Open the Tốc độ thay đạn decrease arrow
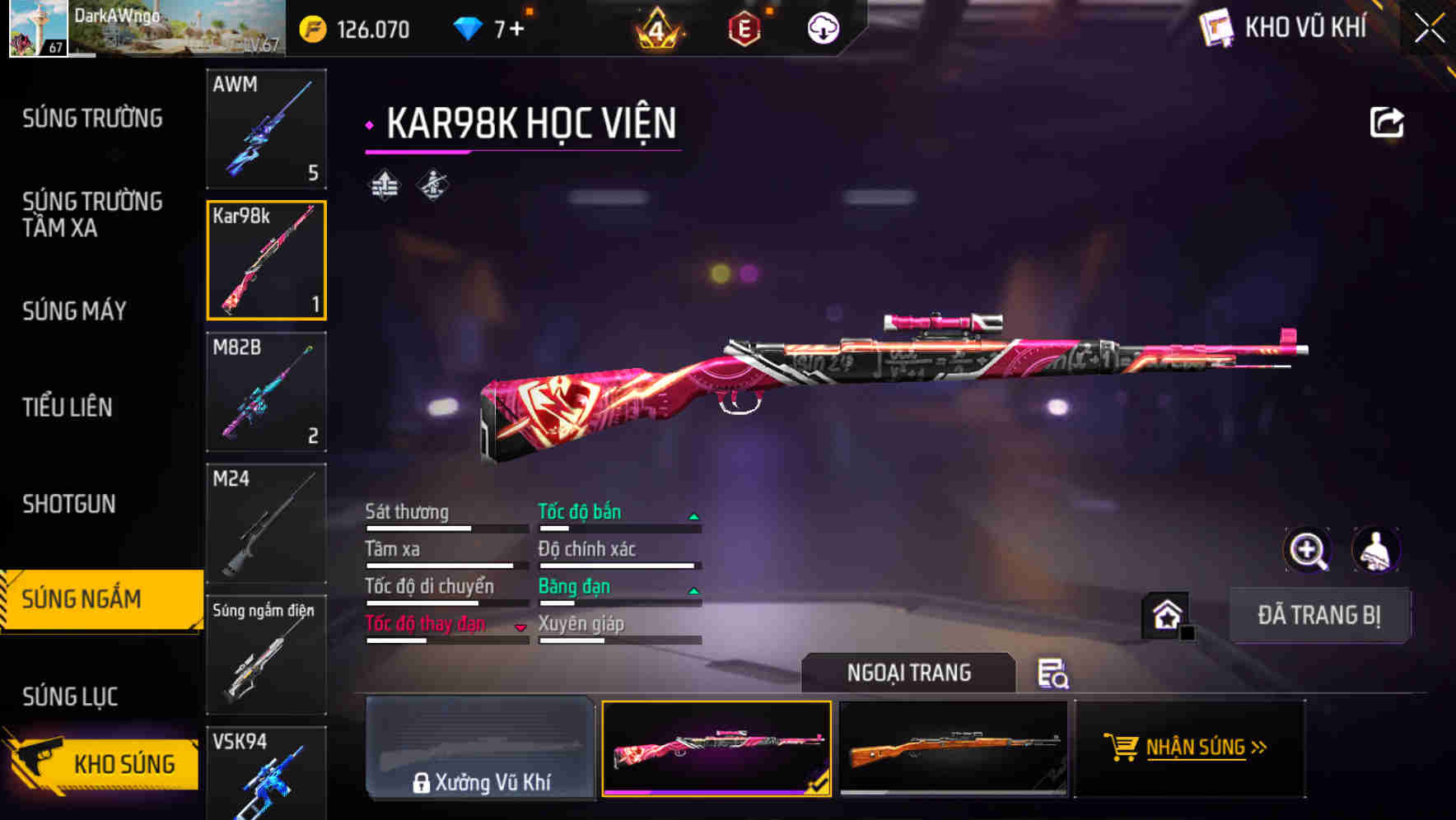Image resolution: width=1456 pixels, height=820 pixels. (x=521, y=627)
